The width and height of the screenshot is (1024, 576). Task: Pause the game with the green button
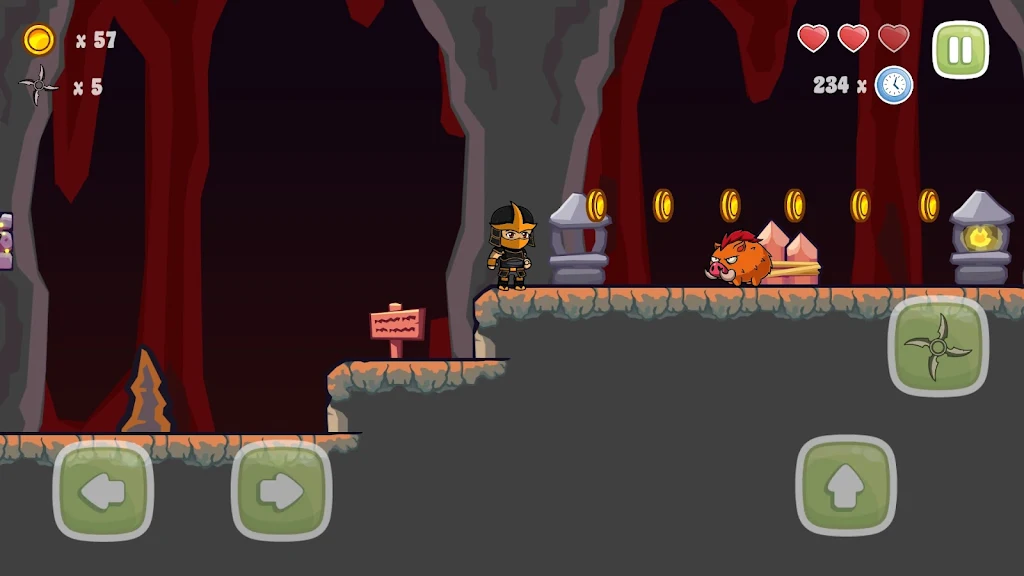pos(960,50)
